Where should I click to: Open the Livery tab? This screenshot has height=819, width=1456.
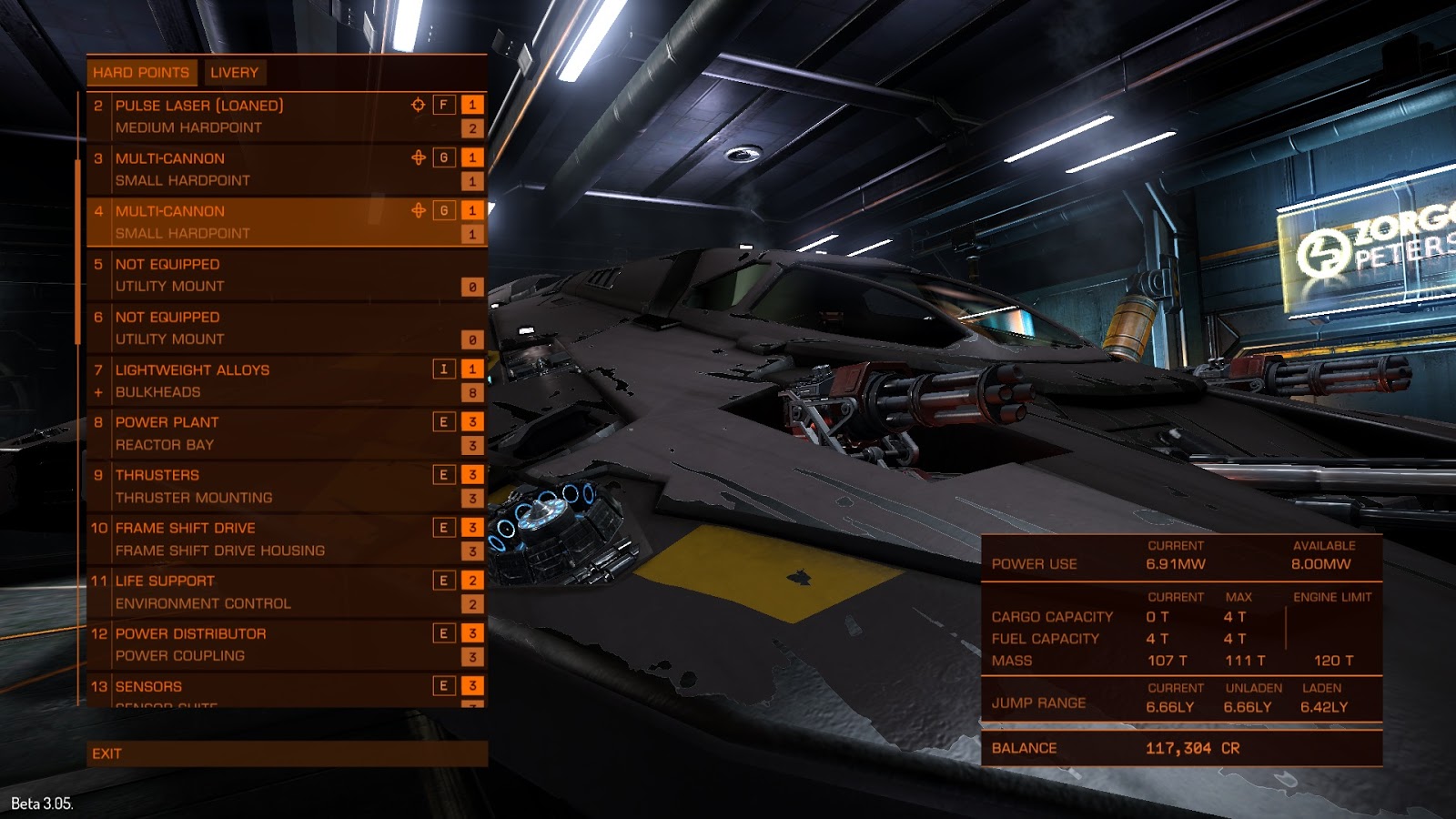(234, 73)
